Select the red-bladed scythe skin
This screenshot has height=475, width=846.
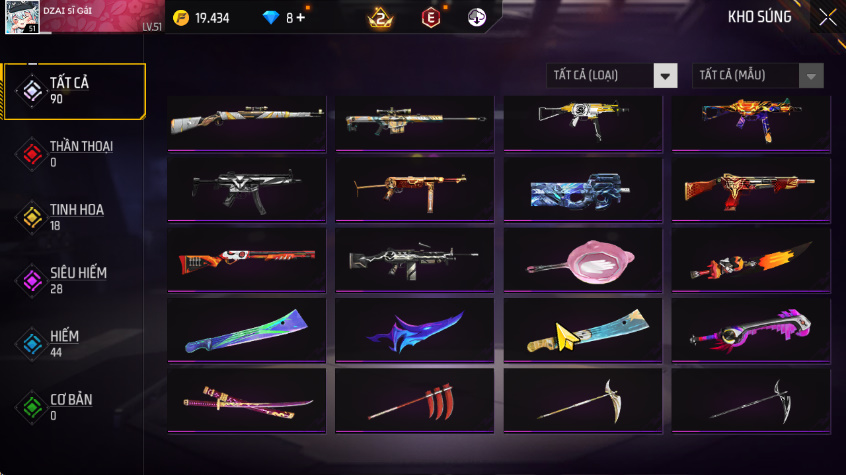tap(414, 400)
